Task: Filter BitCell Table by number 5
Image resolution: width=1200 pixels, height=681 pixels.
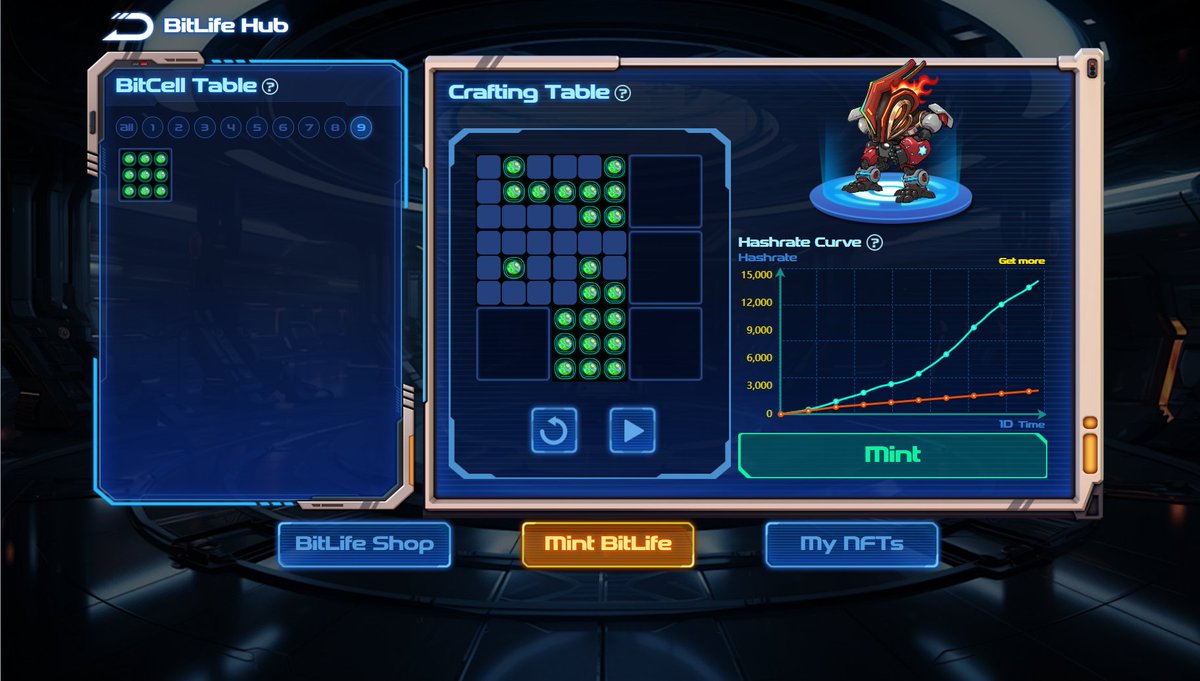Action: pos(257,127)
